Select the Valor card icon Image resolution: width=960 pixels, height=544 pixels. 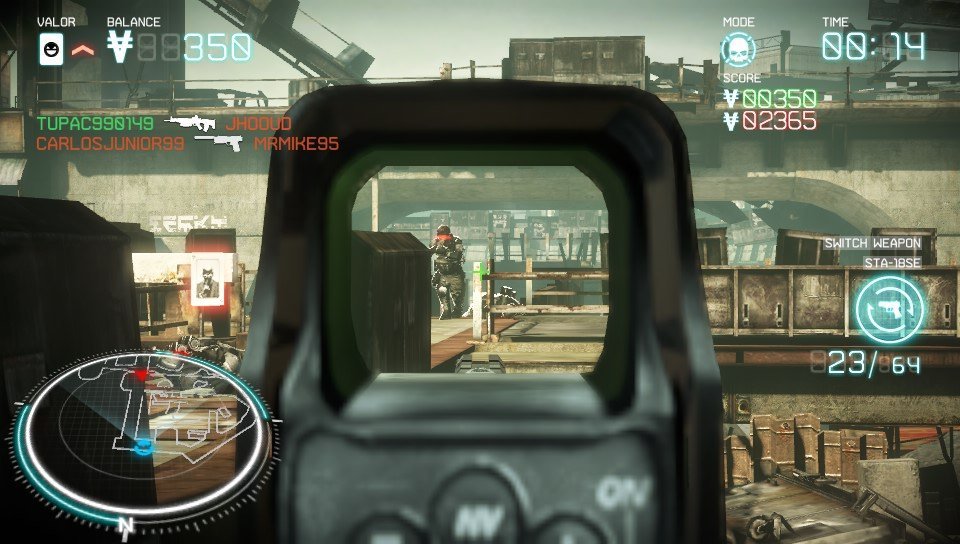pyautogui.click(x=51, y=48)
